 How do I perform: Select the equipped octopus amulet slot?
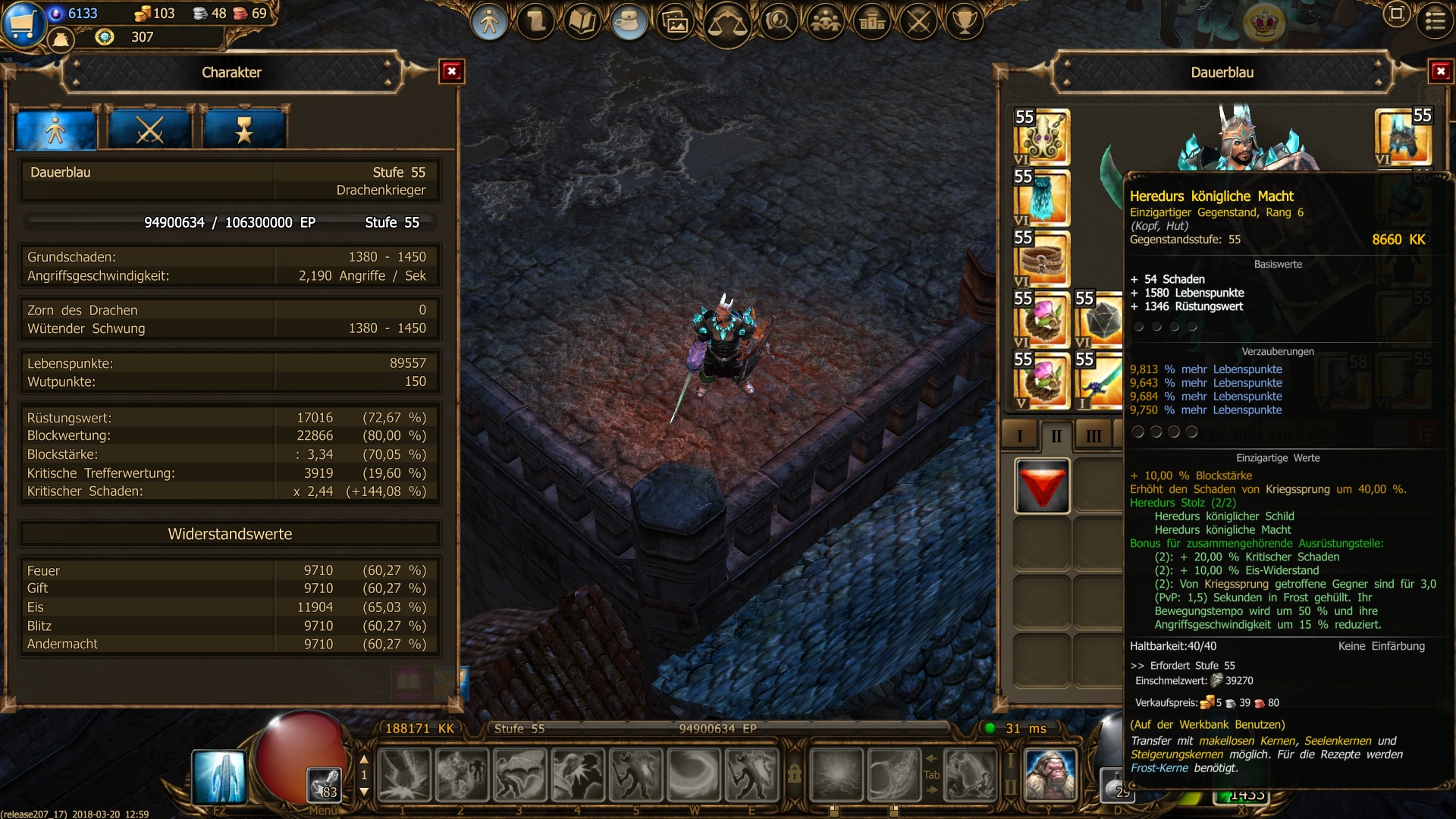1042,138
